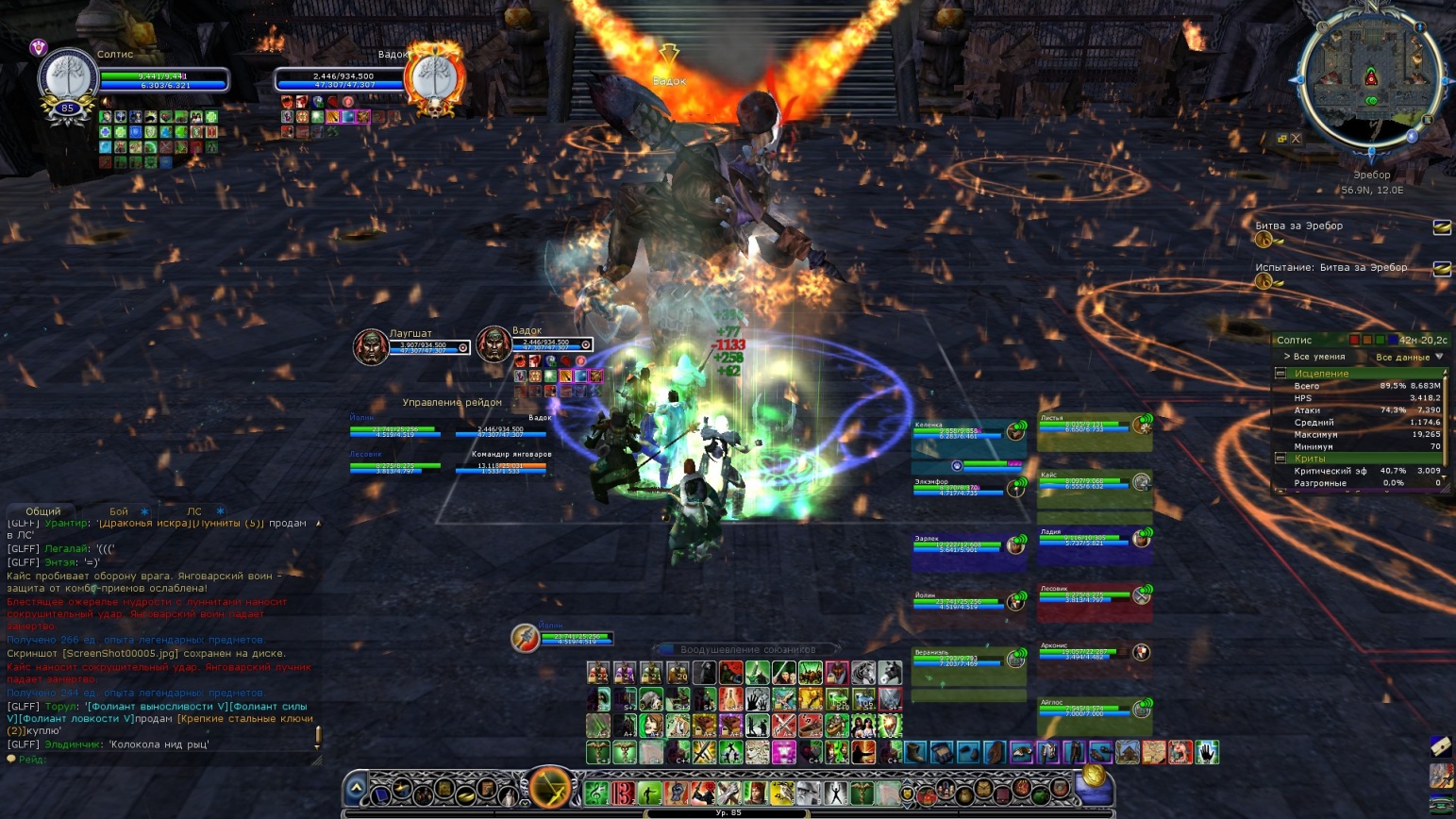
Task: Open the main menu arrow button
Action: coord(357,788)
